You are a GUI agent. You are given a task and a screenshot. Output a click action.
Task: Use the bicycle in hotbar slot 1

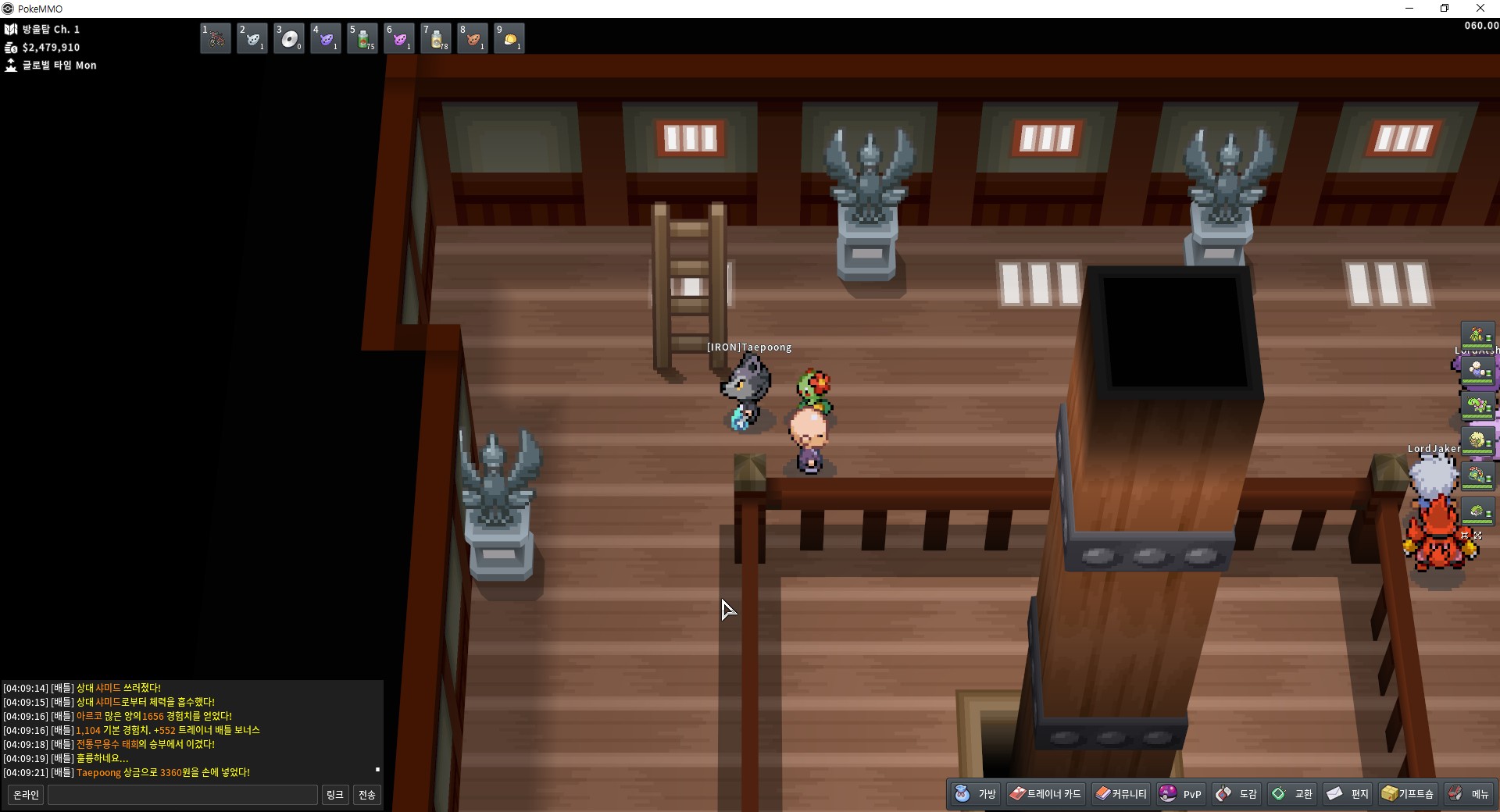pos(216,38)
